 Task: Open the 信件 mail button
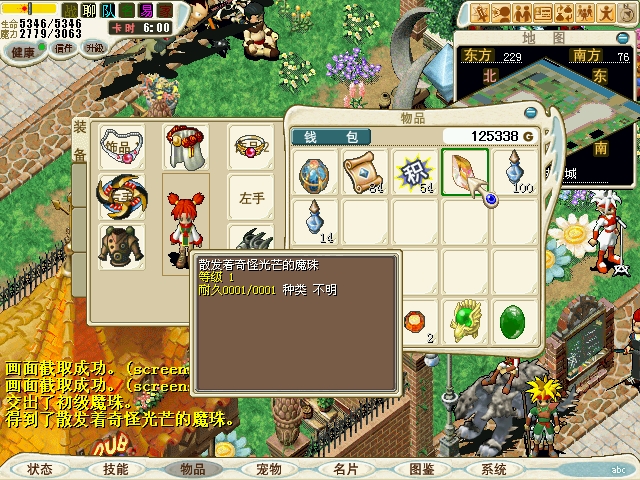[x=64, y=48]
